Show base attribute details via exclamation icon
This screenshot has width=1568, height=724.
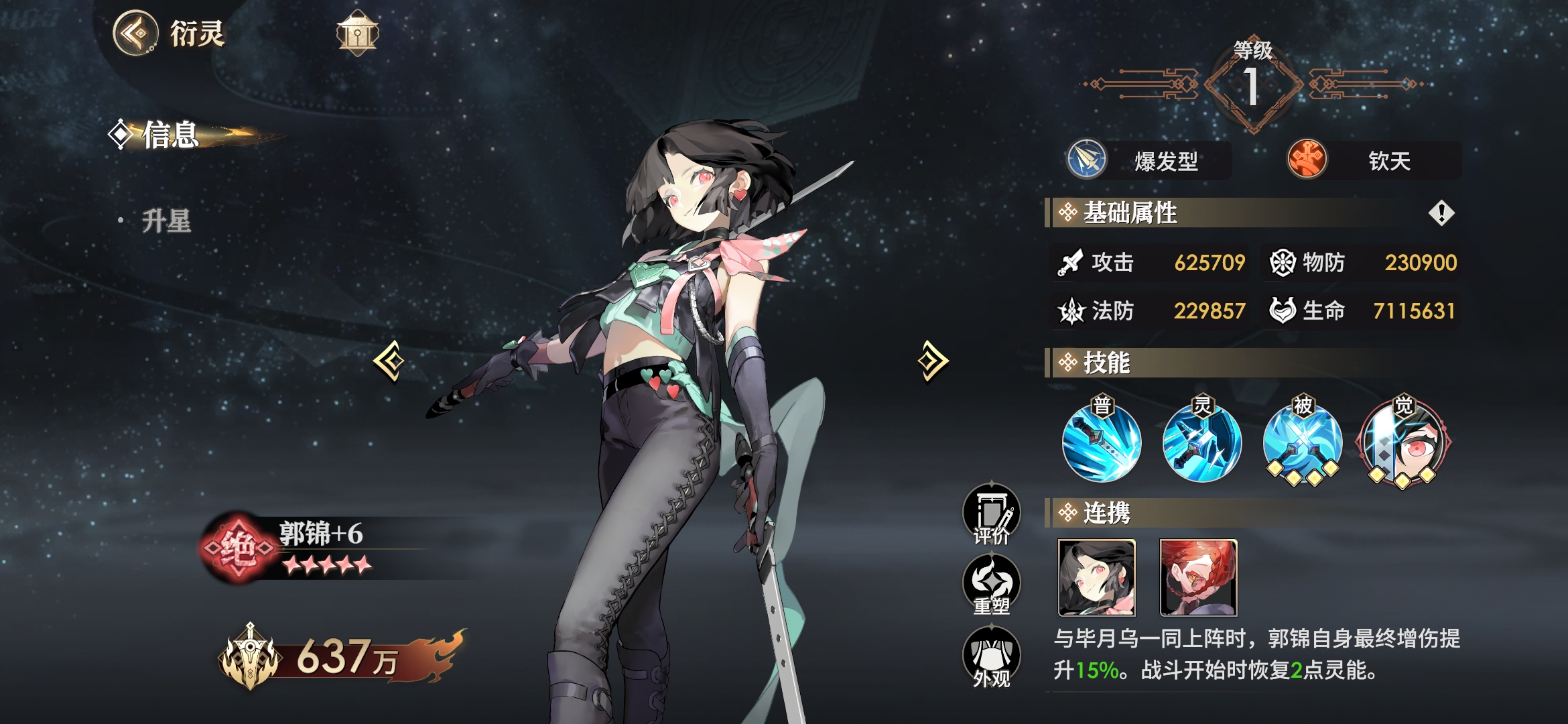tap(1441, 213)
